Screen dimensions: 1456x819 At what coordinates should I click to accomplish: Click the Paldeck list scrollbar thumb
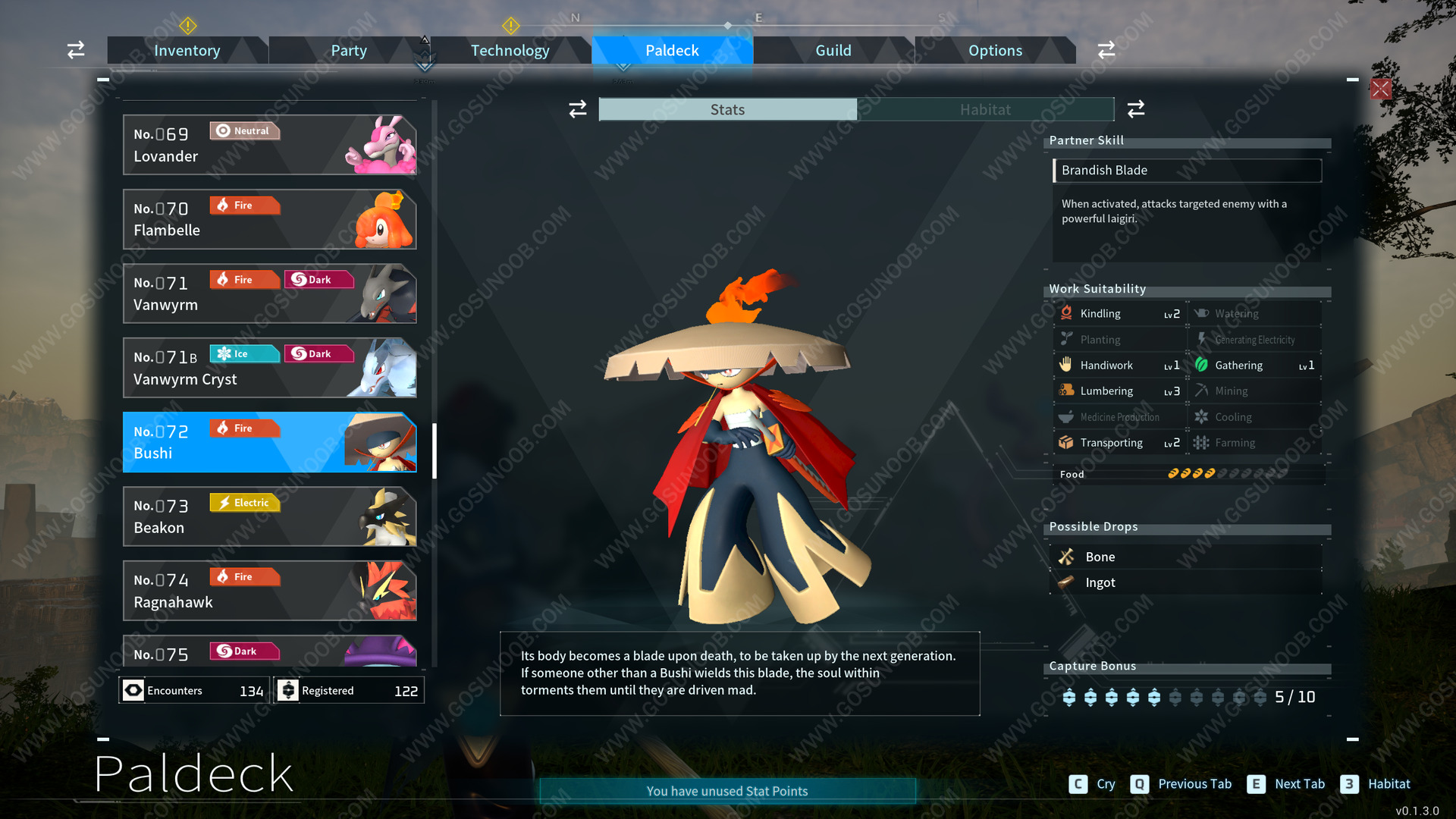435,450
